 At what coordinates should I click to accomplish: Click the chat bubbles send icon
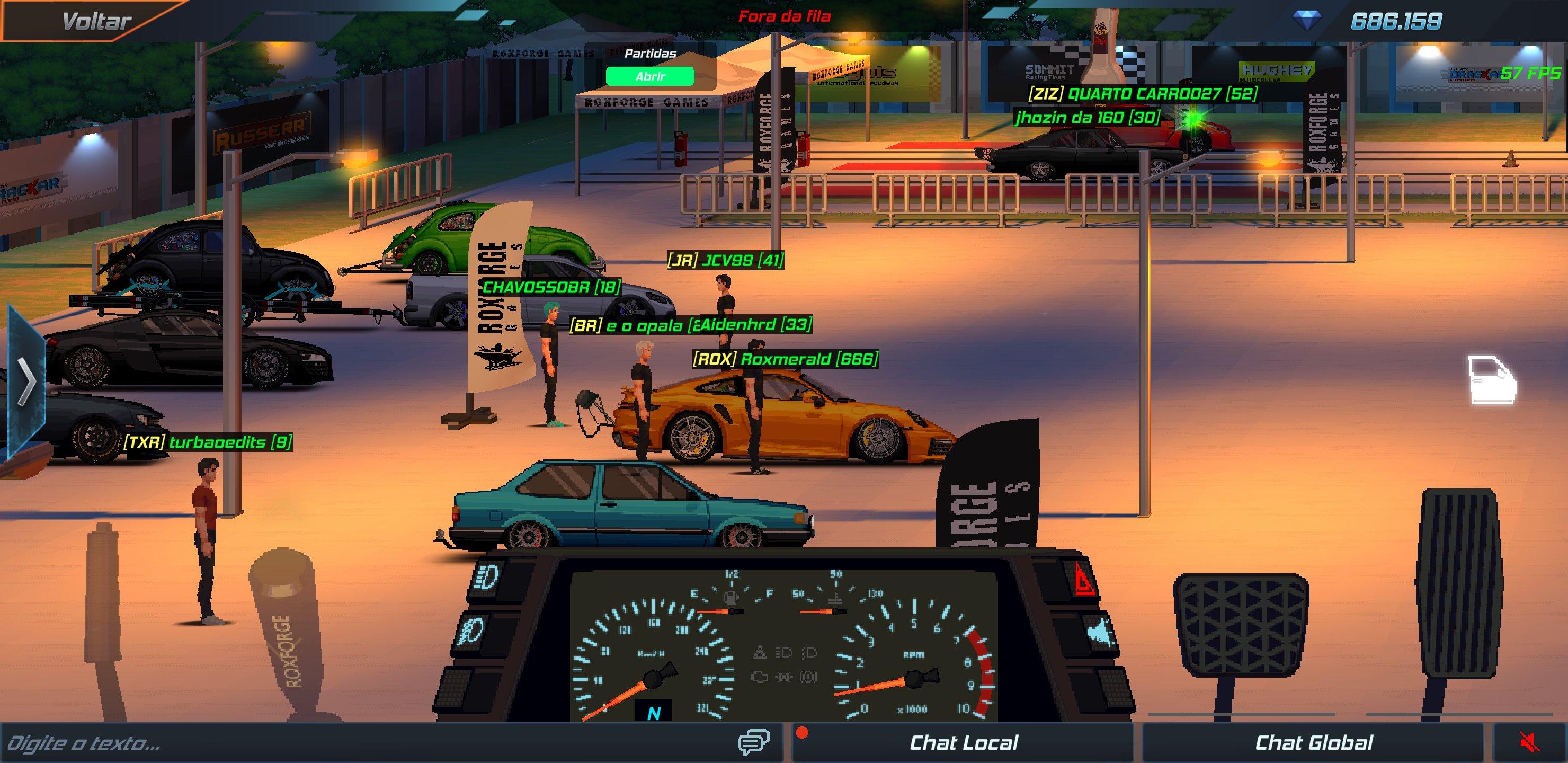[x=753, y=742]
